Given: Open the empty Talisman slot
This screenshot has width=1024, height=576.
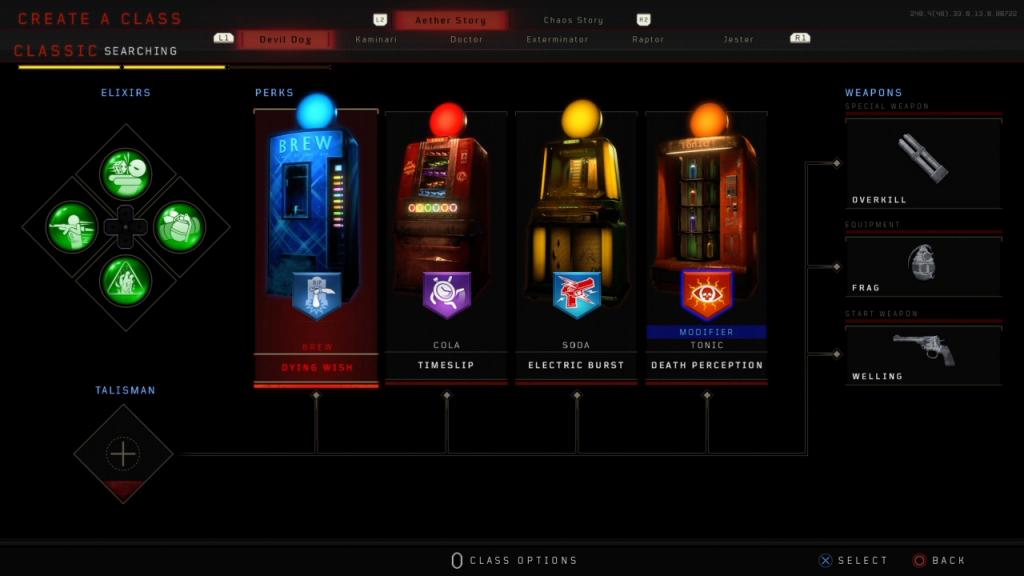Looking at the screenshot, I should (x=123, y=454).
